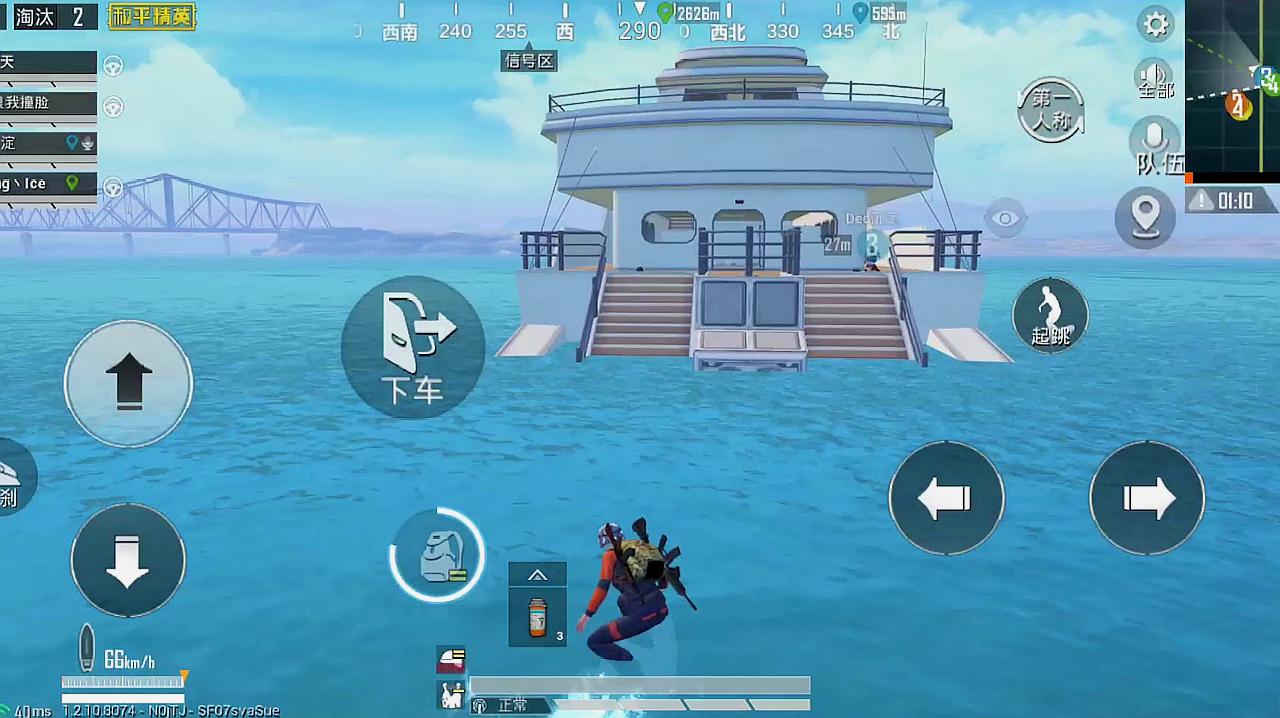Steer right with the right arrow
The height and width of the screenshot is (718, 1280).
(1147, 498)
